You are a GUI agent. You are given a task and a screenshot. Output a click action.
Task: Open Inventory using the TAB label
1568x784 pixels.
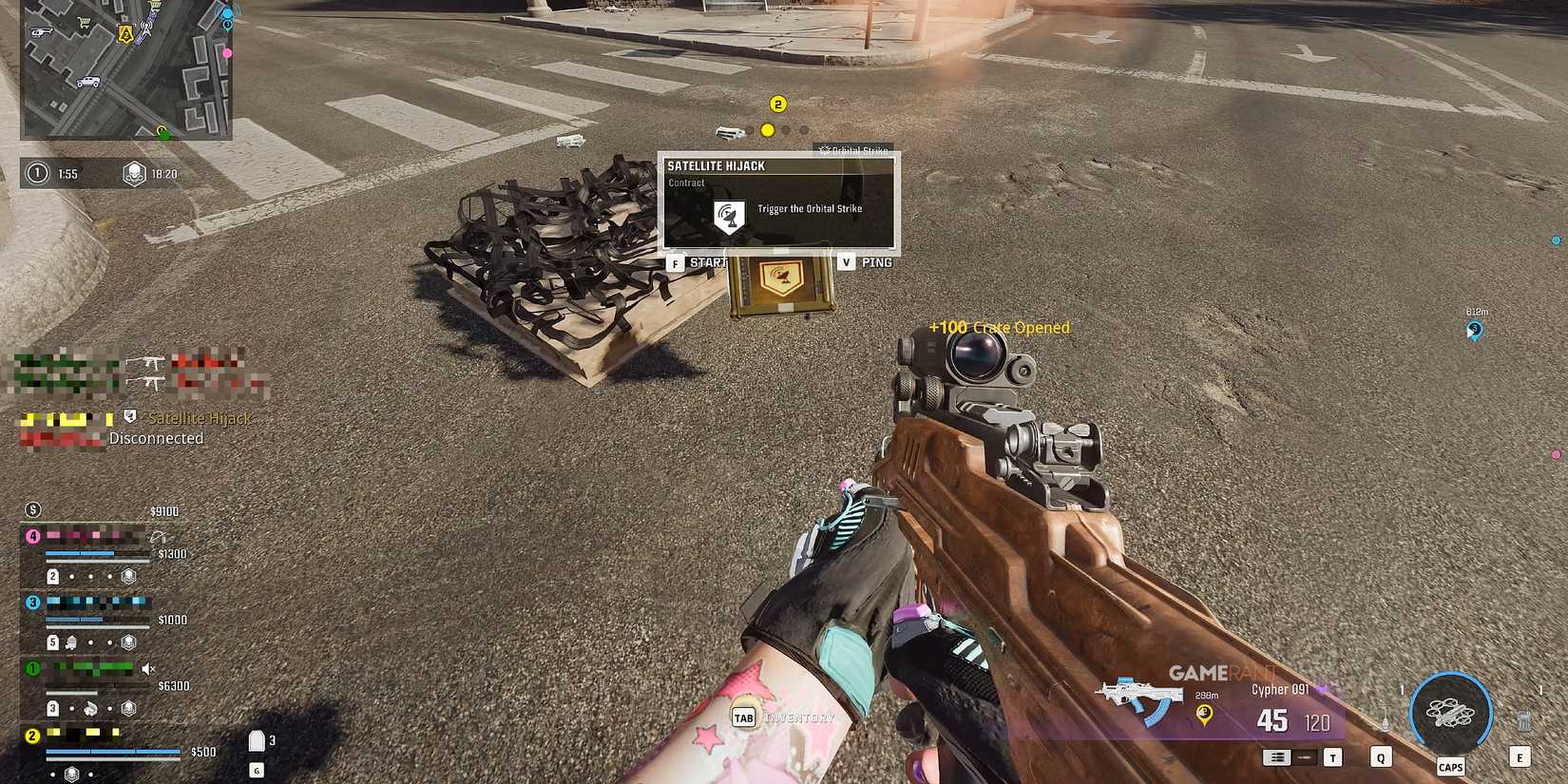tap(743, 718)
